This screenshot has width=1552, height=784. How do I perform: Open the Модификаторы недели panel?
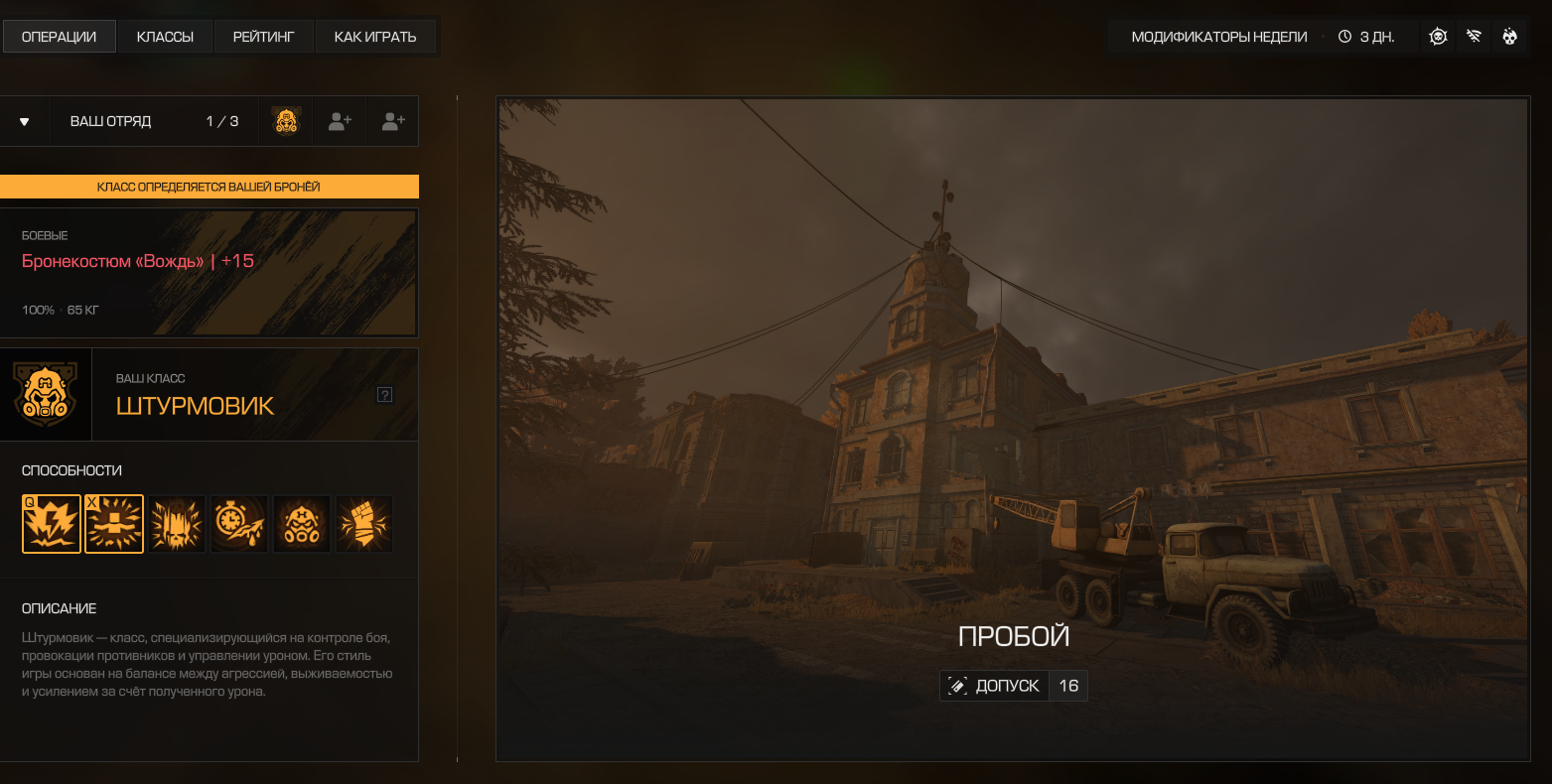pyautogui.click(x=1219, y=37)
